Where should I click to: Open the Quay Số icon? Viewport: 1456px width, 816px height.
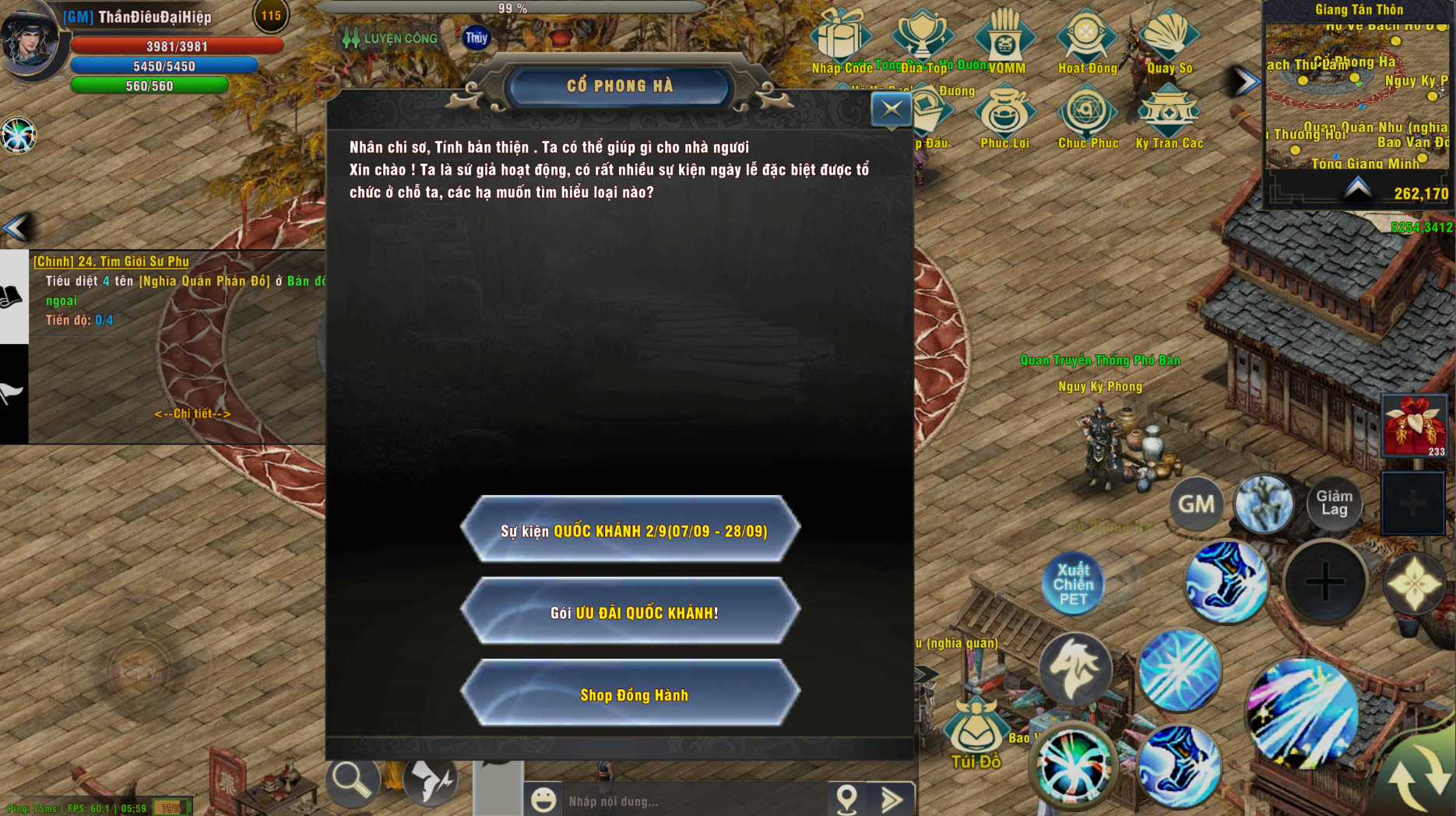click(1169, 37)
